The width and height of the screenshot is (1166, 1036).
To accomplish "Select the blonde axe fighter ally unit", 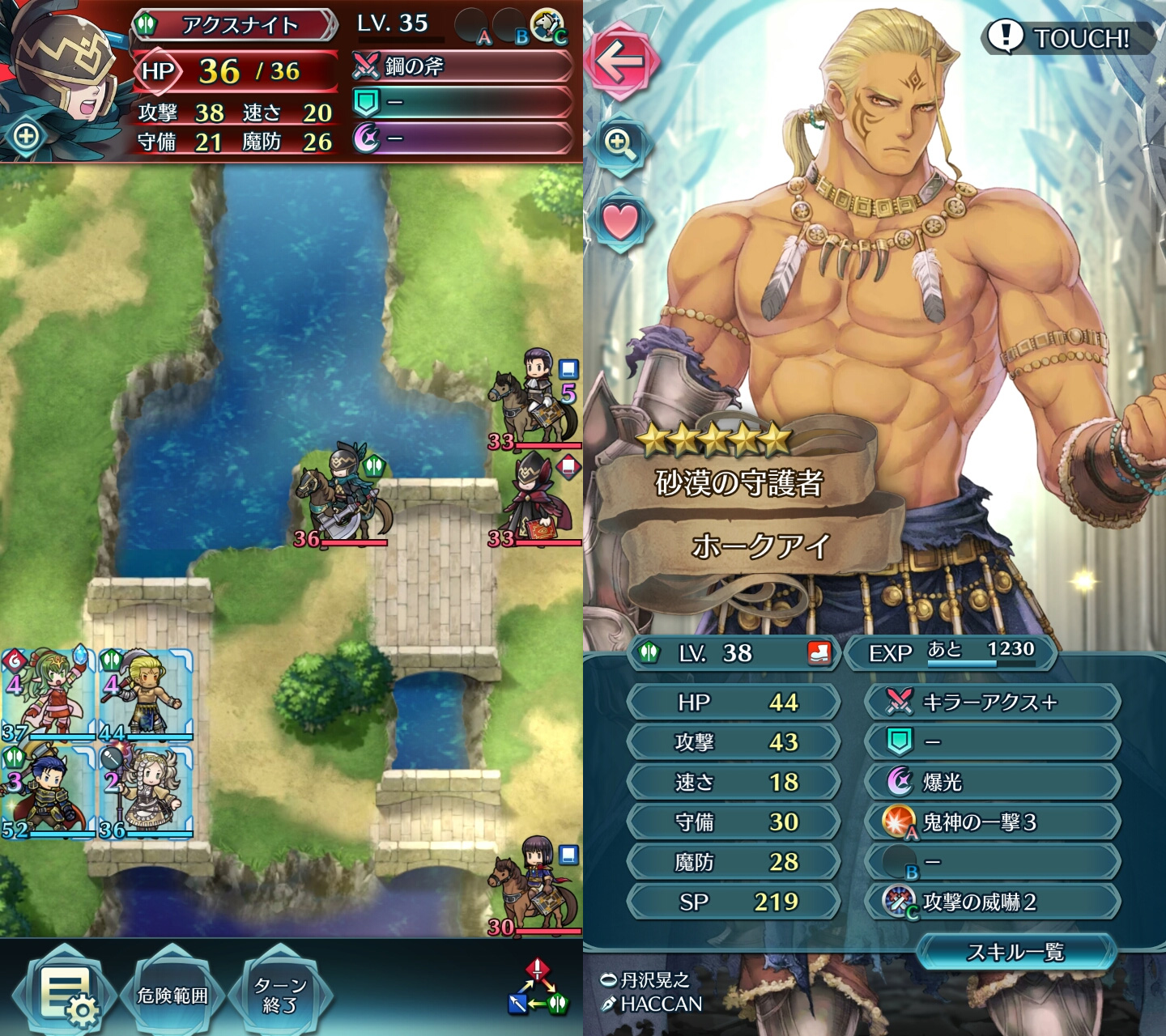I will pyautogui.click(x=146, y=694).
